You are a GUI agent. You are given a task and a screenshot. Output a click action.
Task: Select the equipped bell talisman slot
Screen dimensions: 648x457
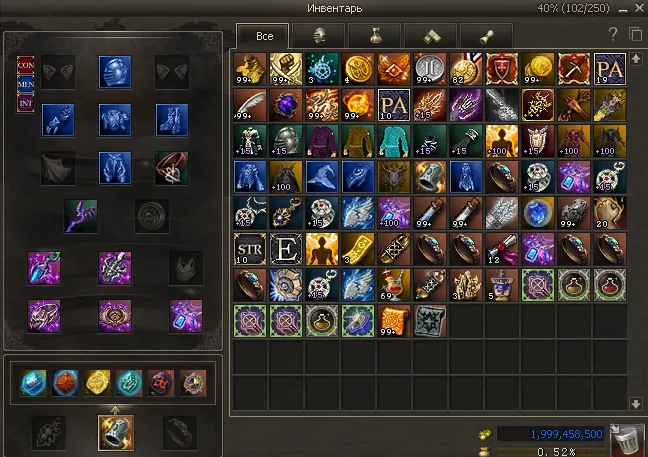[115, 431]
